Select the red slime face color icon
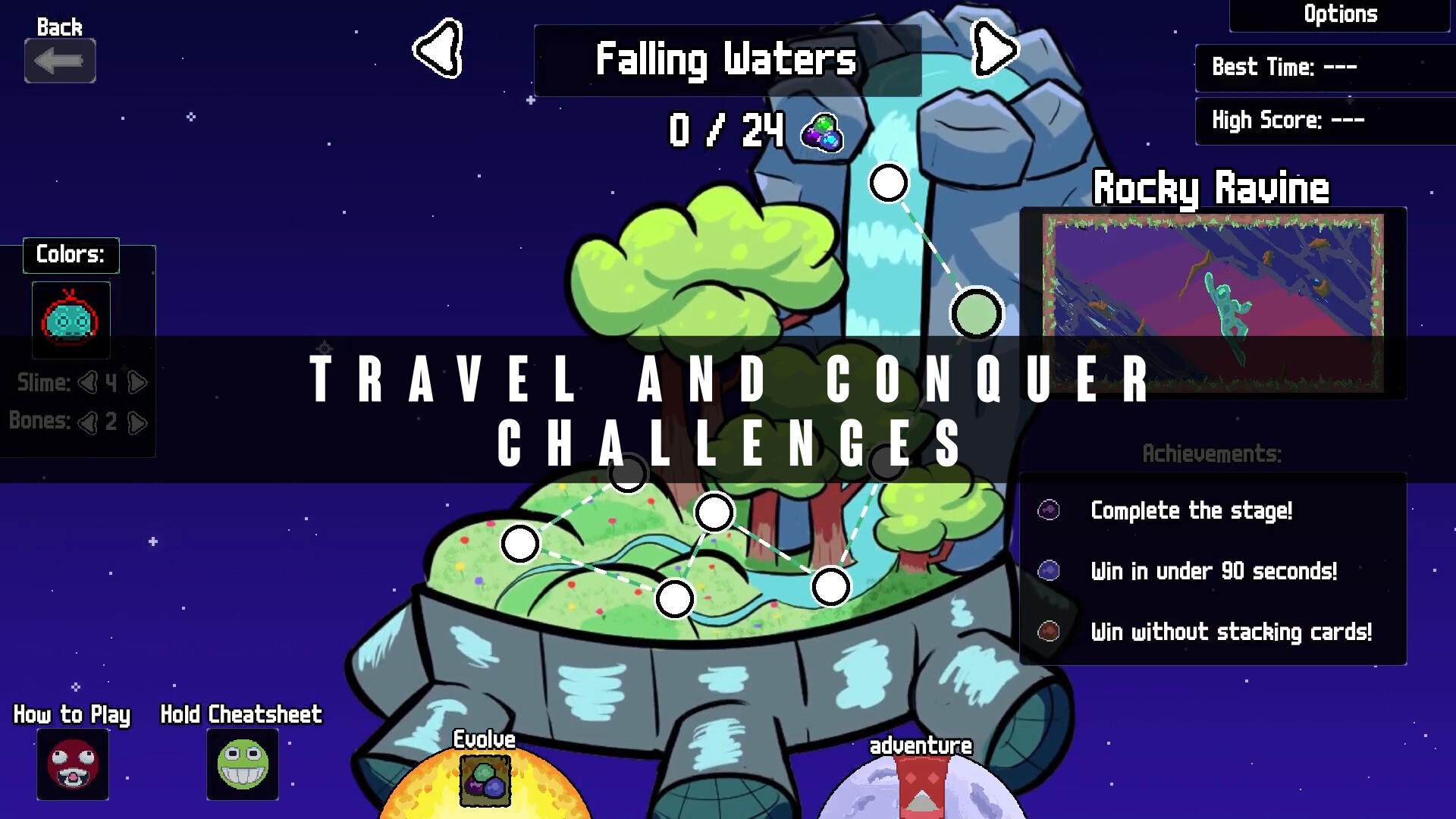This screenshot has width=1456, height=819. 71,320
